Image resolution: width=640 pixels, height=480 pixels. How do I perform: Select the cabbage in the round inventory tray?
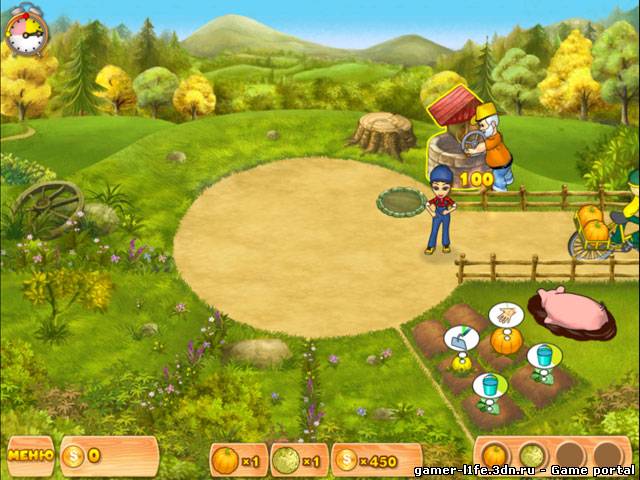[x=532, y=455]
